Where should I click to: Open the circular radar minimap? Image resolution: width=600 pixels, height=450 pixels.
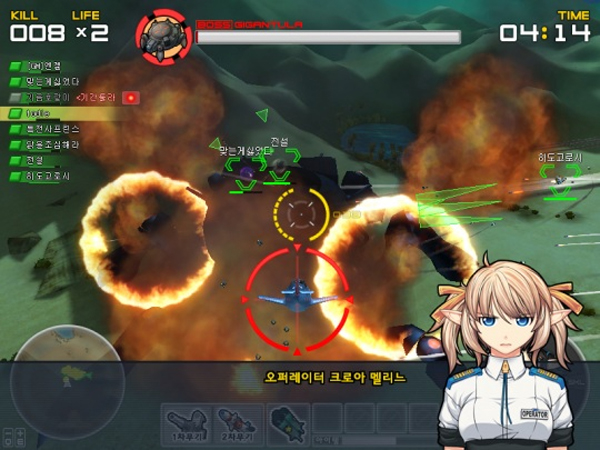pyautogui.click(x=62, y=376)
